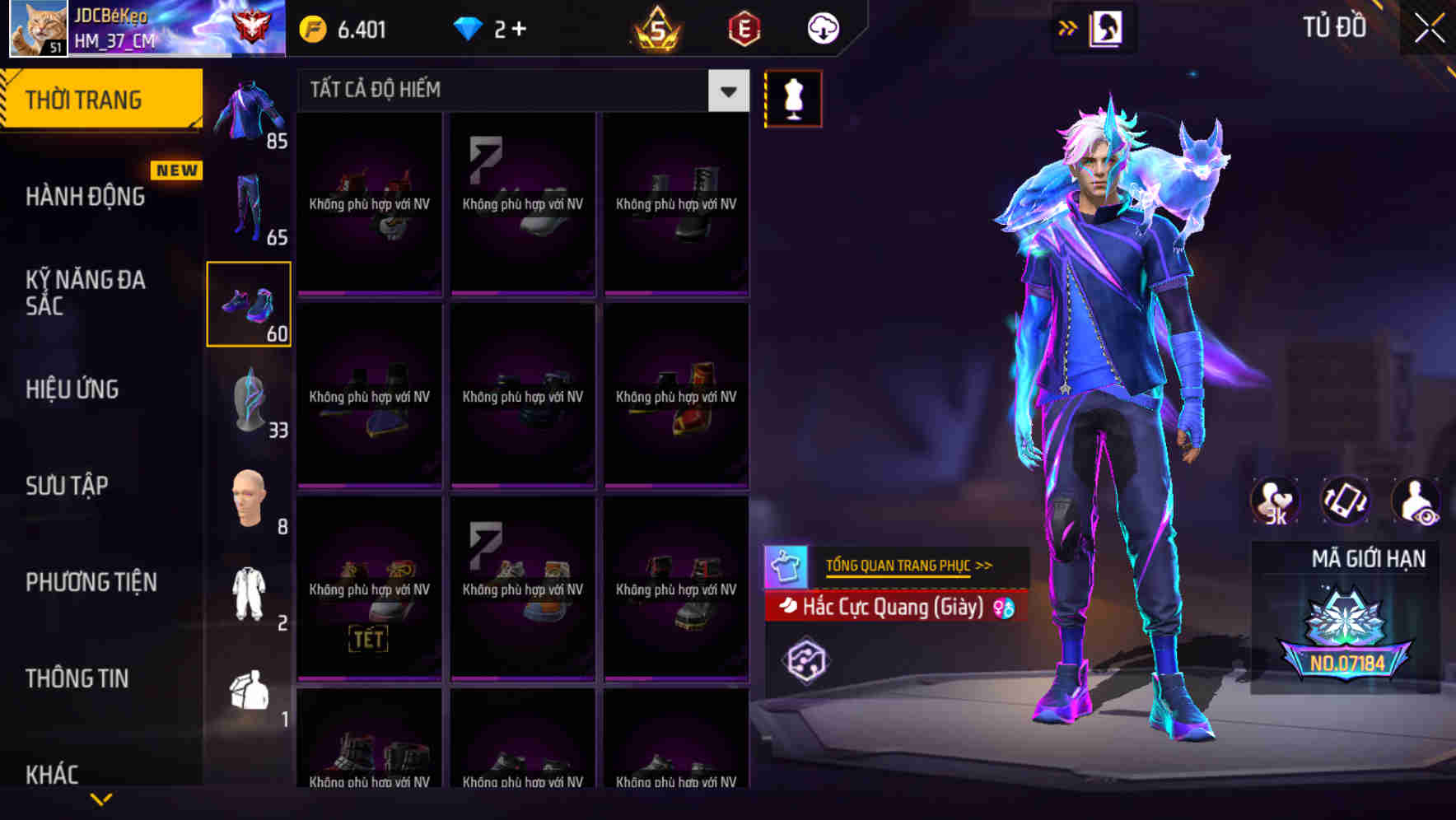1456x820 pixels.
Task: Toggle gender on Hắc Cực Quang (Giày) item
Action: coord(1003,608)
